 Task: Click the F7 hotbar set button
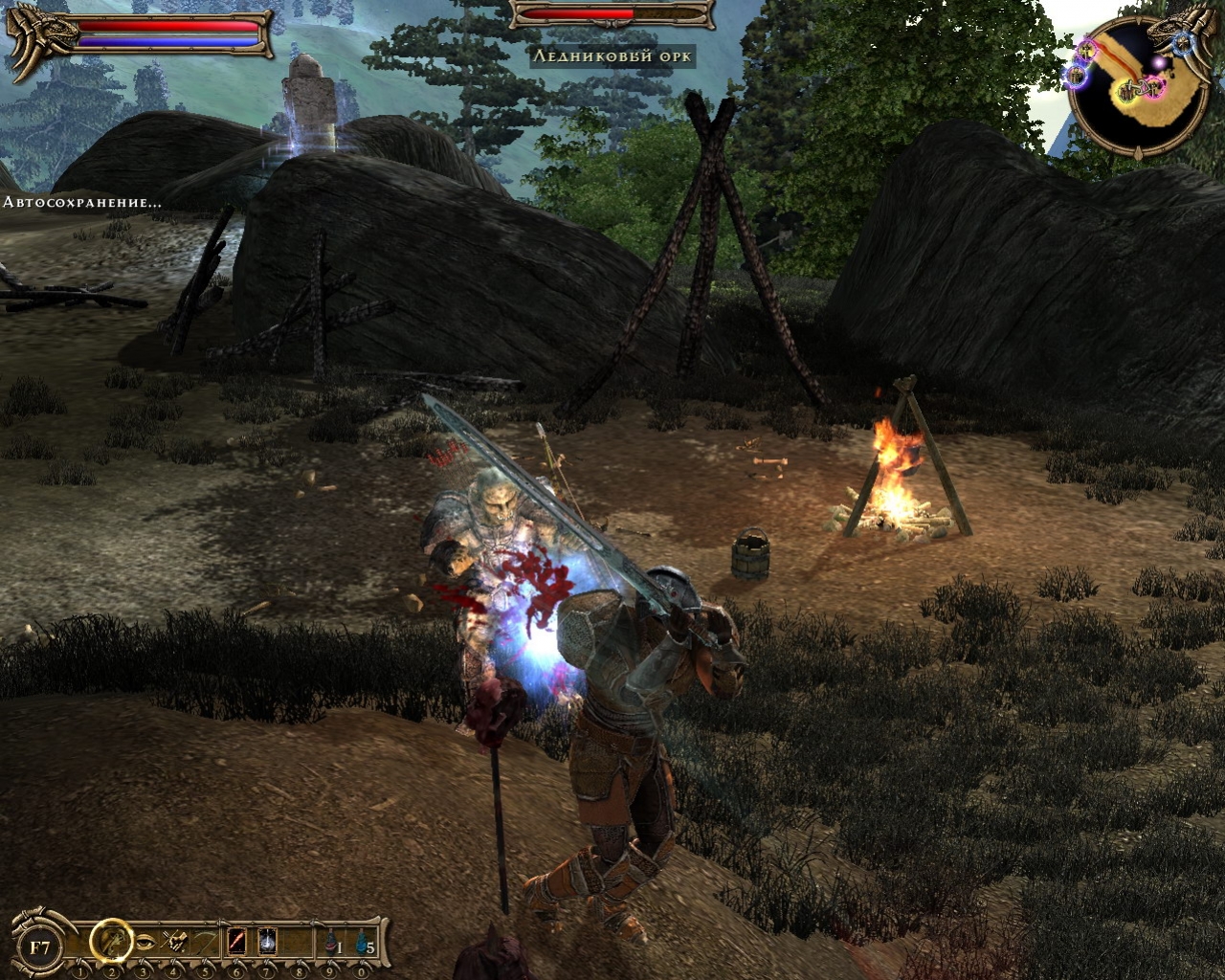[40, 947]
